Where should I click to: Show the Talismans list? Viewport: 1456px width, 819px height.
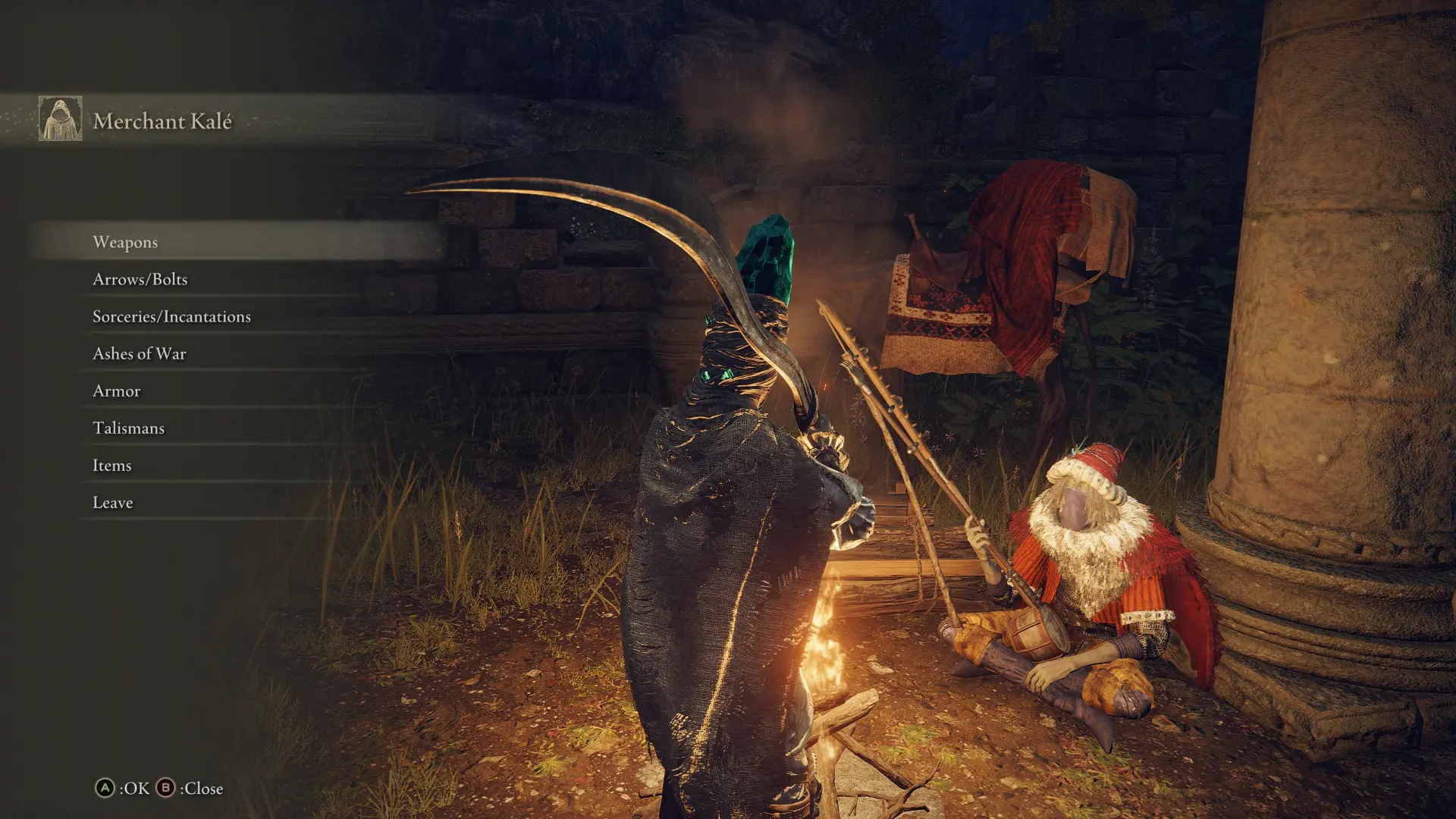pos(129,428)
